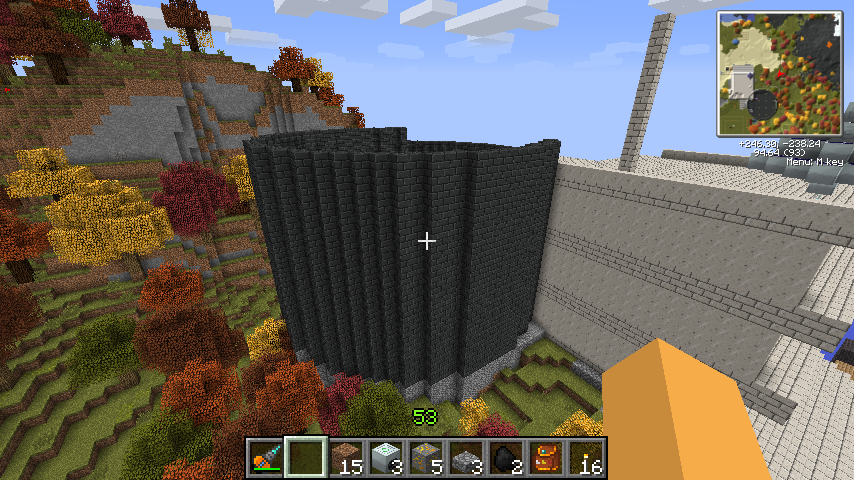Select the mining drill hotbar slot
This screenshot has height=480, width=854.
(x=265, y=458)
